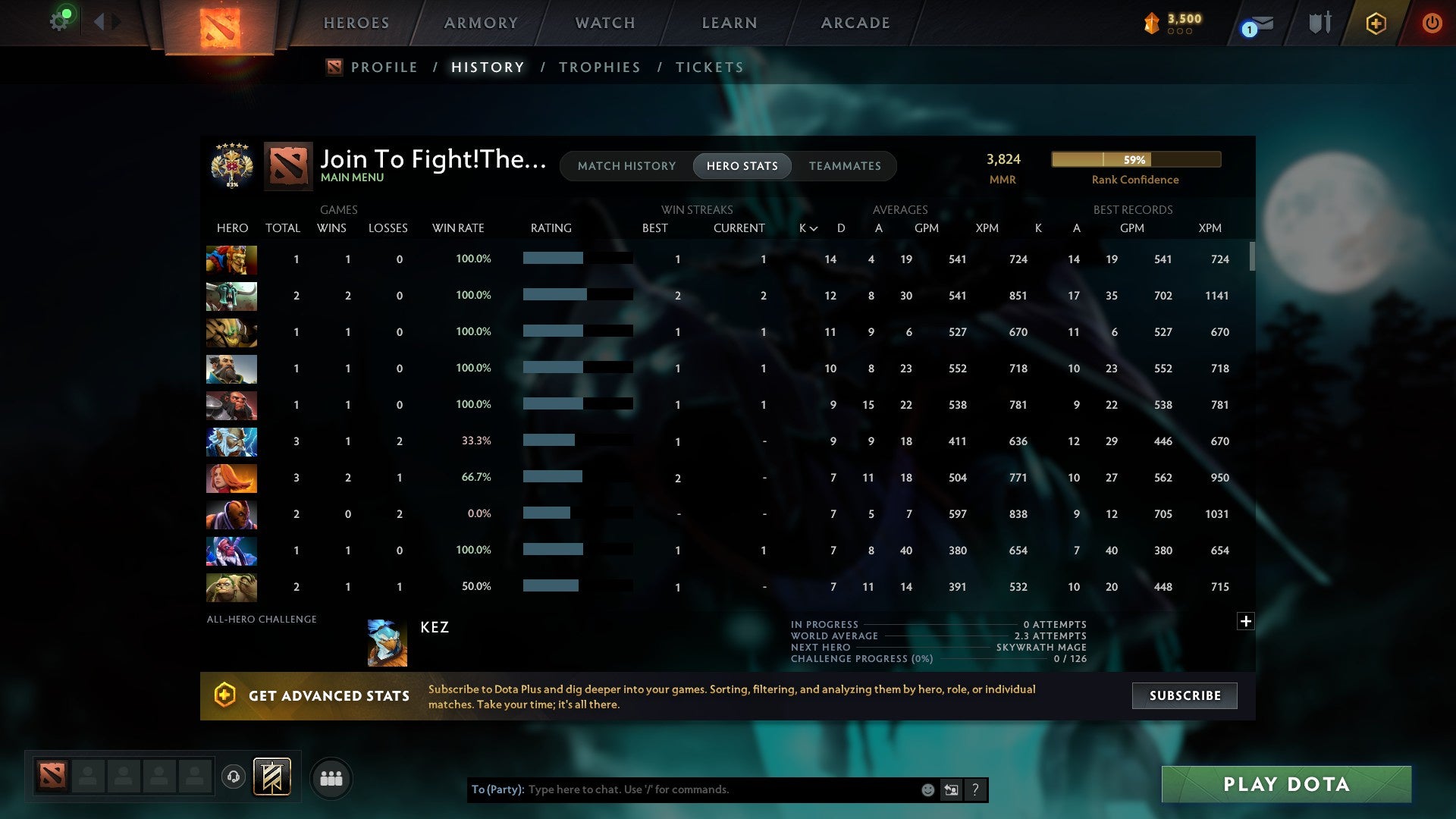The height and width of the screenshot is (819, 1456).
Task: Open the Trophies section
Action: [x=599, y=67]
